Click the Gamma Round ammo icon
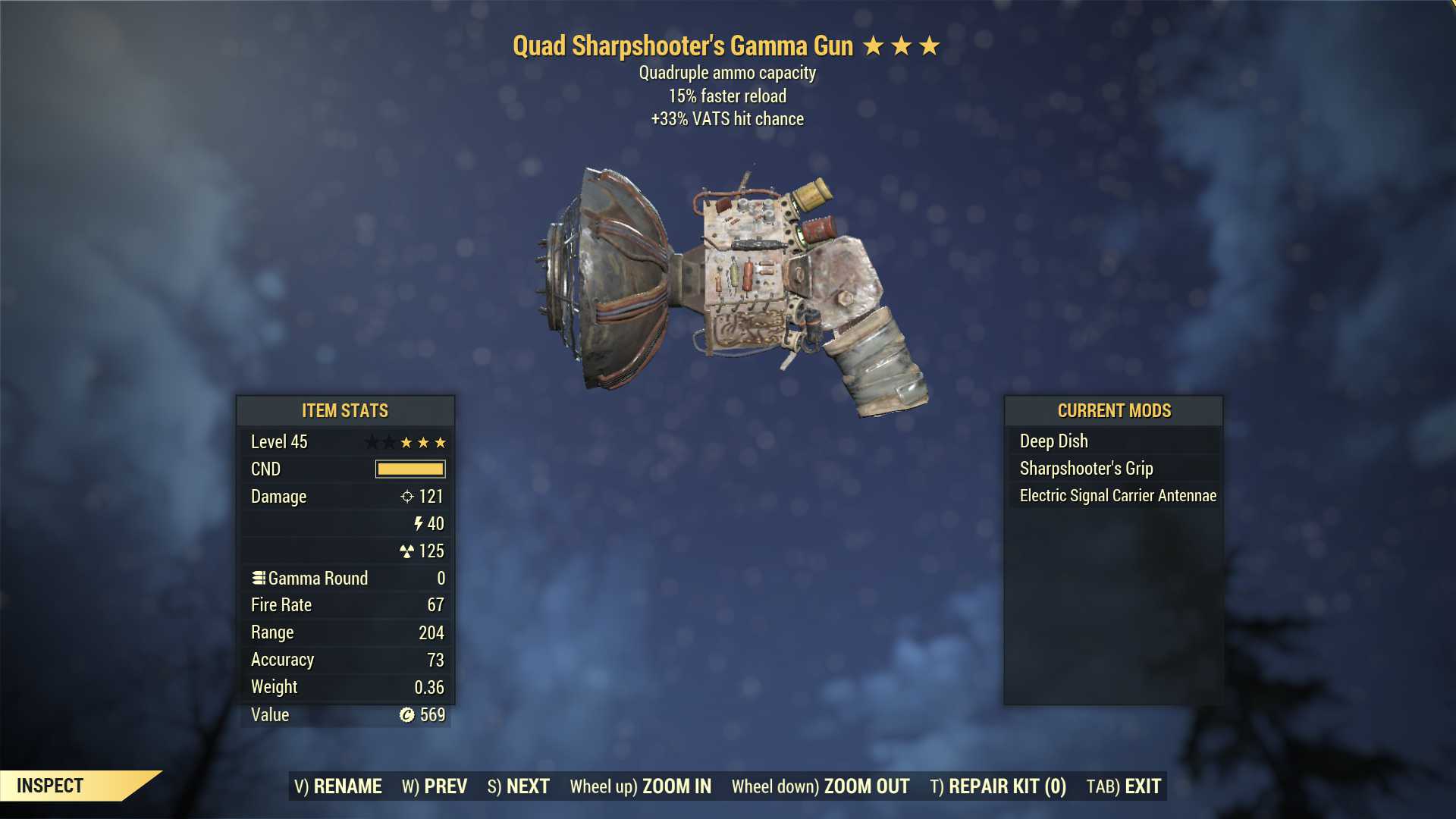 (x=259, y=578)
